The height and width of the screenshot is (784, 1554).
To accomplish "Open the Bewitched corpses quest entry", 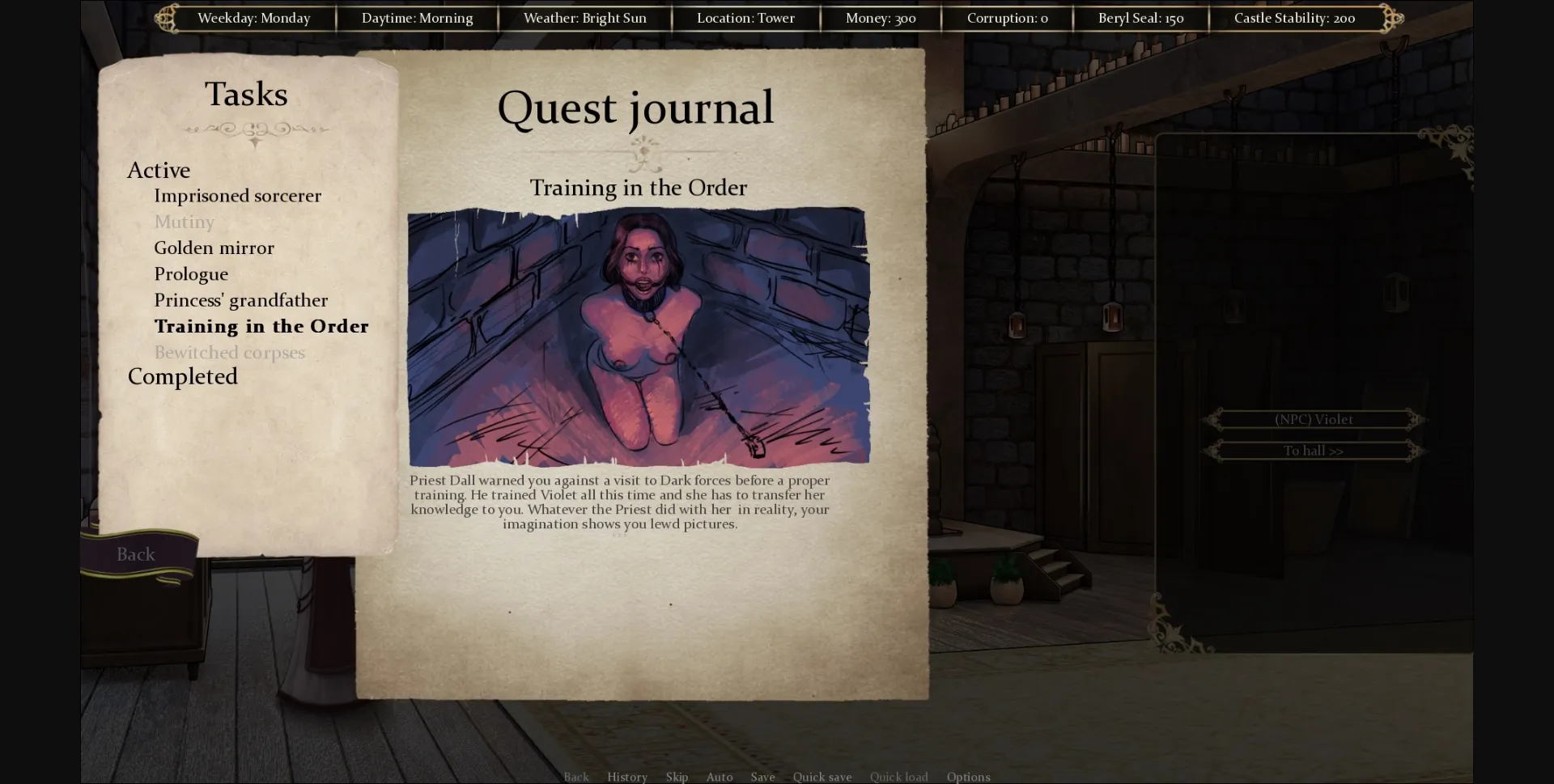I will tap(229, 353).
